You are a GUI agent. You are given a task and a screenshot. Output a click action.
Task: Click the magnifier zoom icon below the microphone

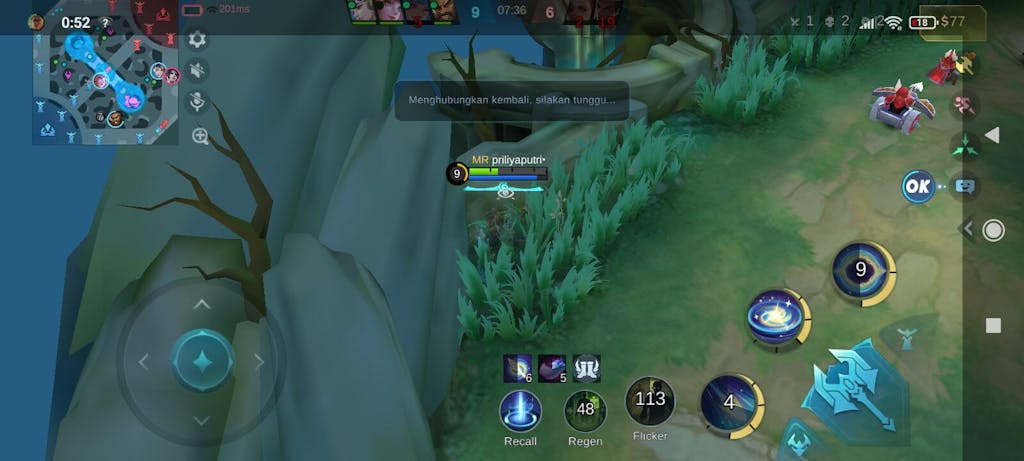coord(200,136)
